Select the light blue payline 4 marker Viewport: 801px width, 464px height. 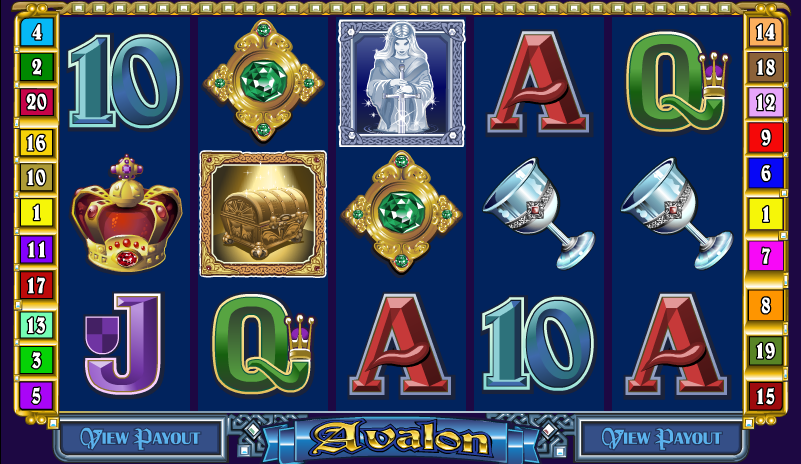tap(36, 32)
